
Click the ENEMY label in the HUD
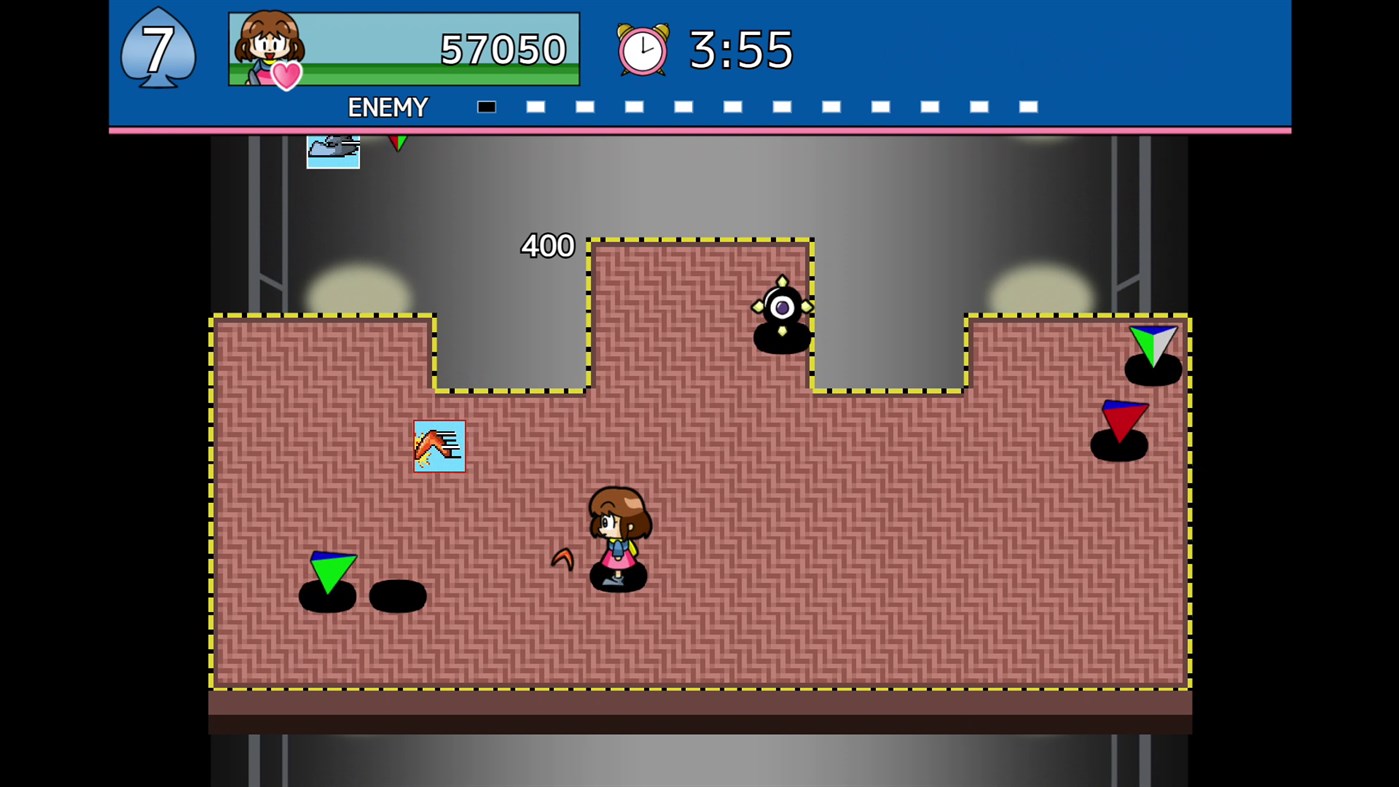click(388, 107)
